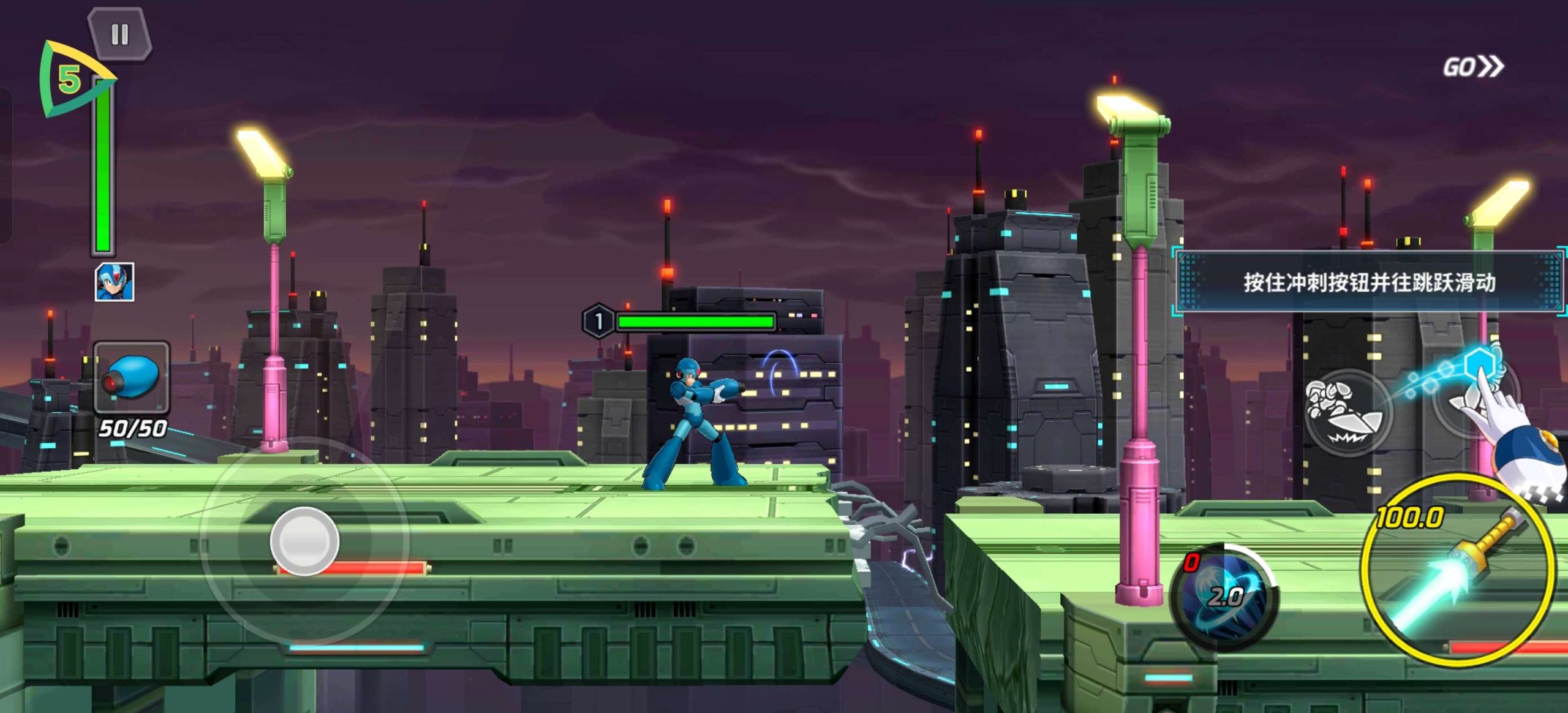Select the X character portrait
Image resolution: width=1568 pixels, height=713 pixels.
(x=115, y=282)
